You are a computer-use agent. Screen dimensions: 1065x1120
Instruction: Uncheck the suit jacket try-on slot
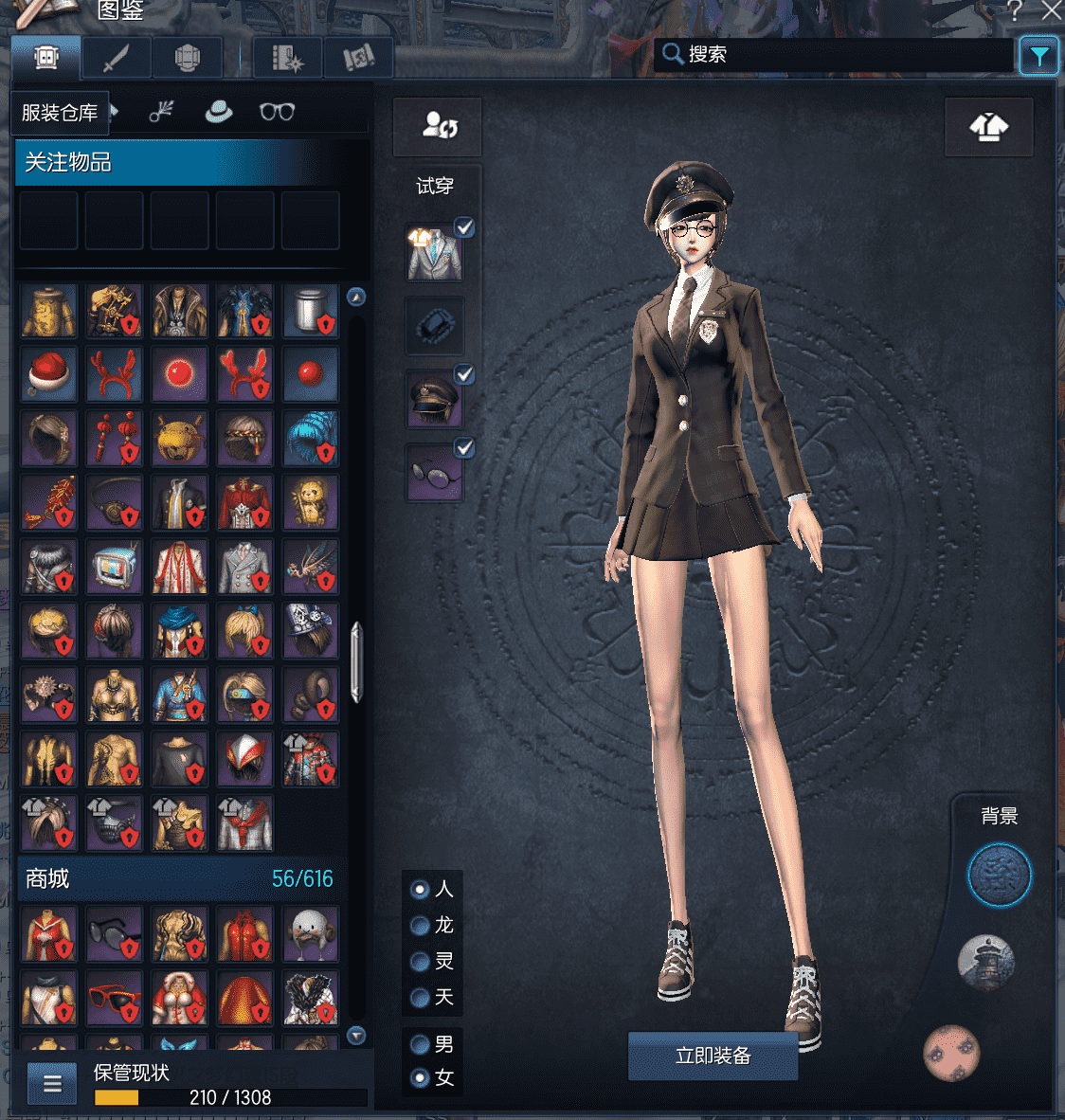tap(464, 227)
